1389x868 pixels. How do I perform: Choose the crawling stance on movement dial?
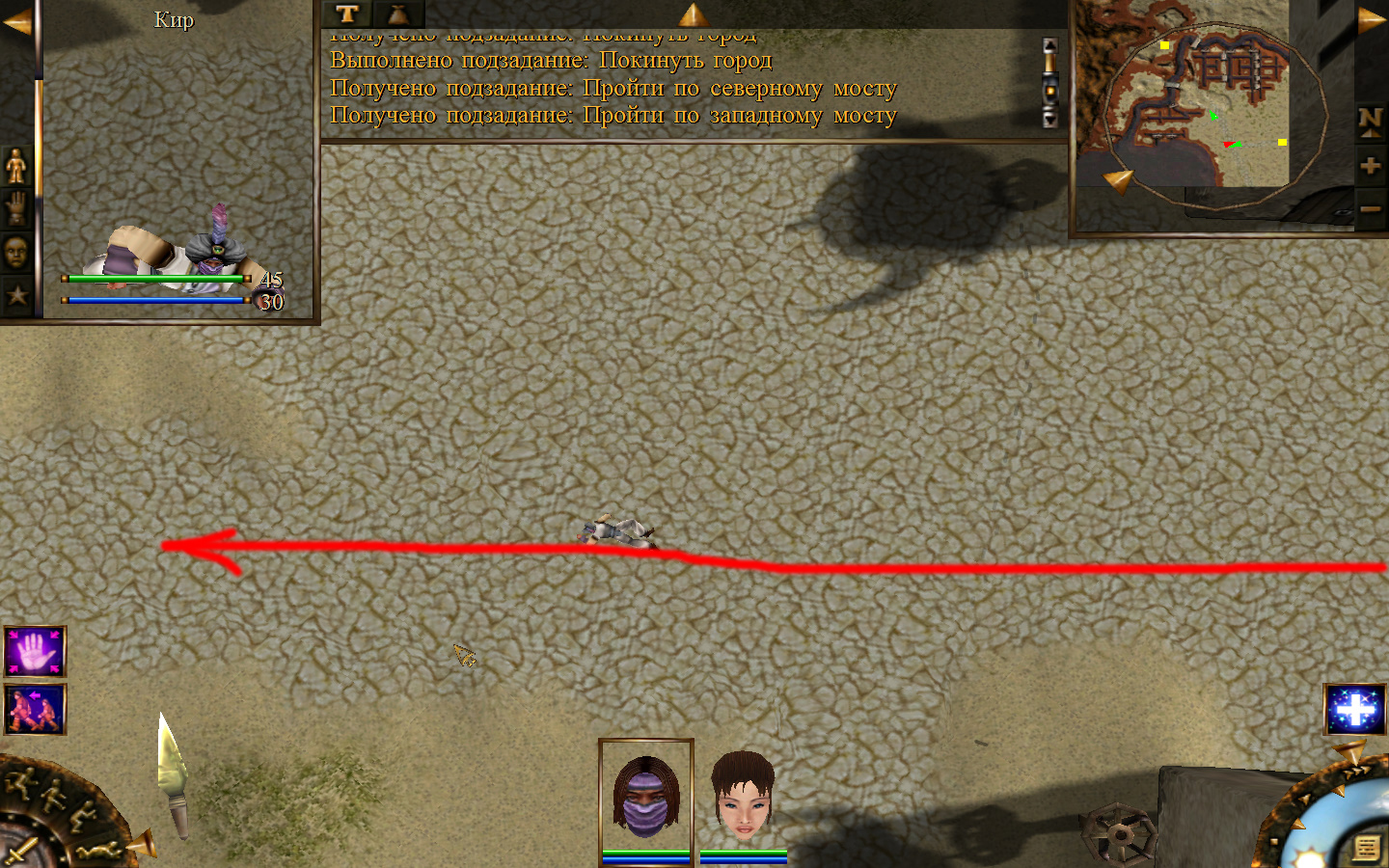click(96, 851)
